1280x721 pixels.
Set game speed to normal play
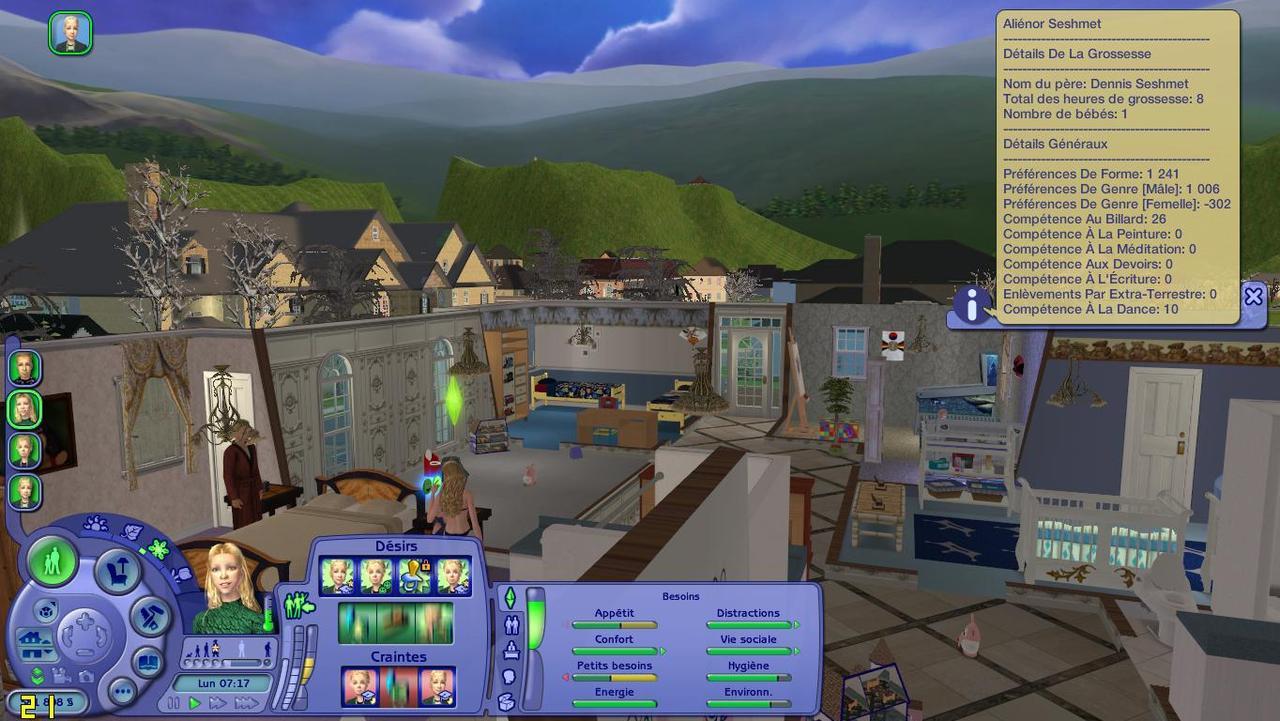point(196,704)
